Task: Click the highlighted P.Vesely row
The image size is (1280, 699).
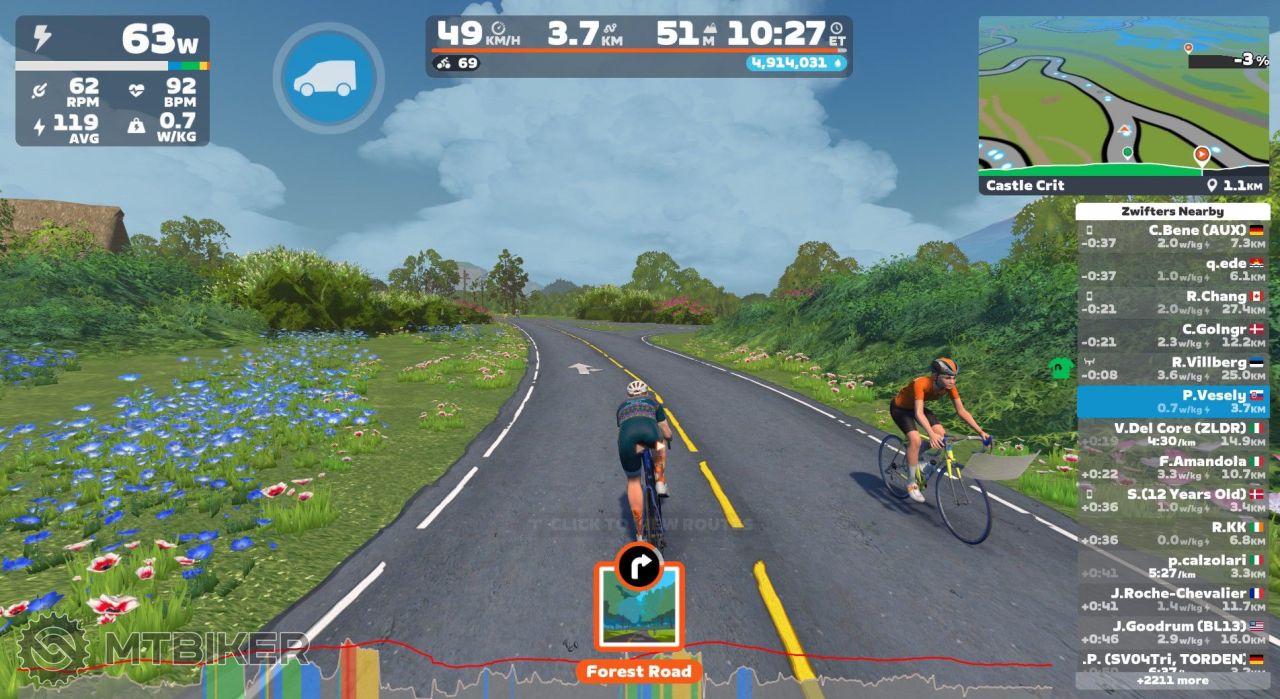Action: pos(1172,401)
